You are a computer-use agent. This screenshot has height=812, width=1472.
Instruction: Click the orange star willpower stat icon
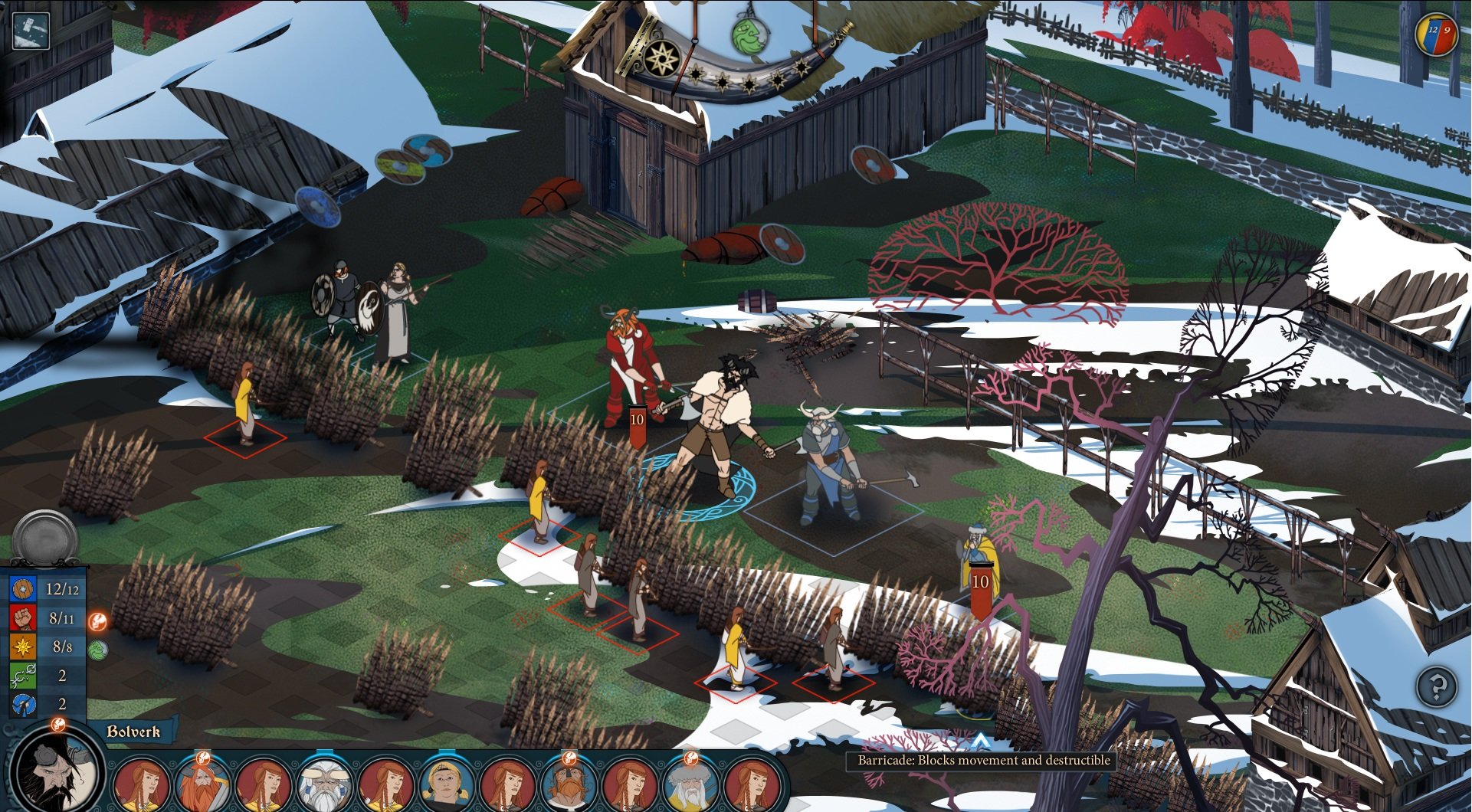(x=23, y=647)
